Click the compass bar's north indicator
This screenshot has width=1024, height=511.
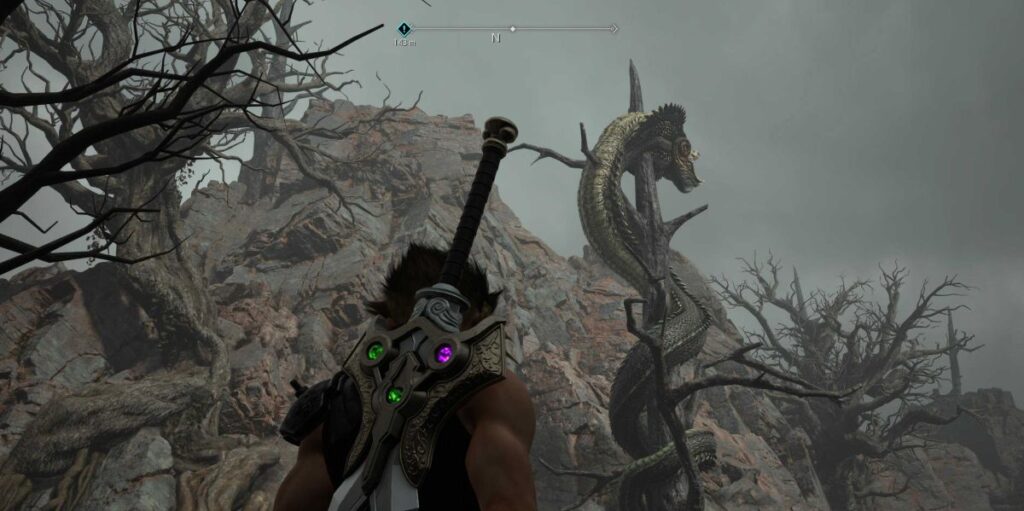[495, 38]
